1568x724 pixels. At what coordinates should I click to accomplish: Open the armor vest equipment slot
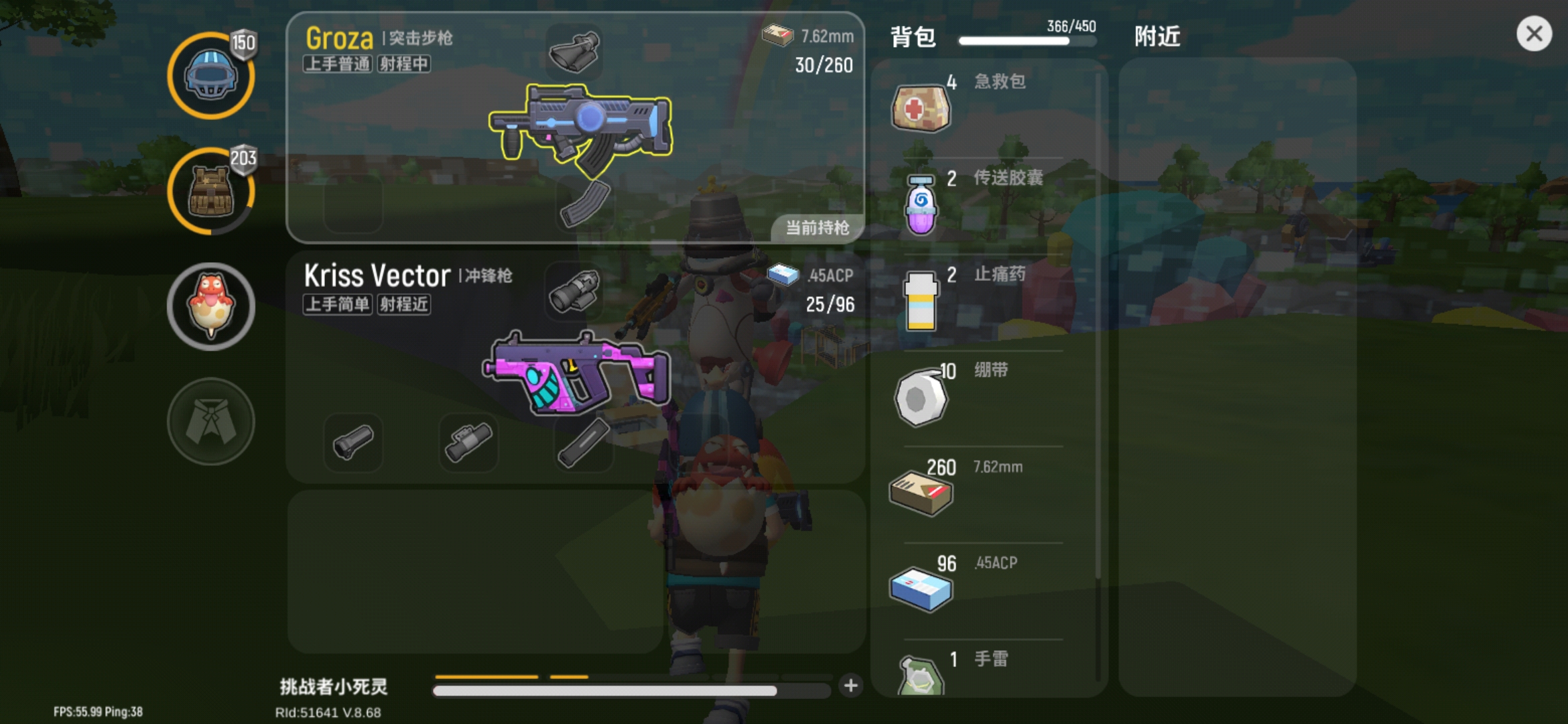[211, 191]
